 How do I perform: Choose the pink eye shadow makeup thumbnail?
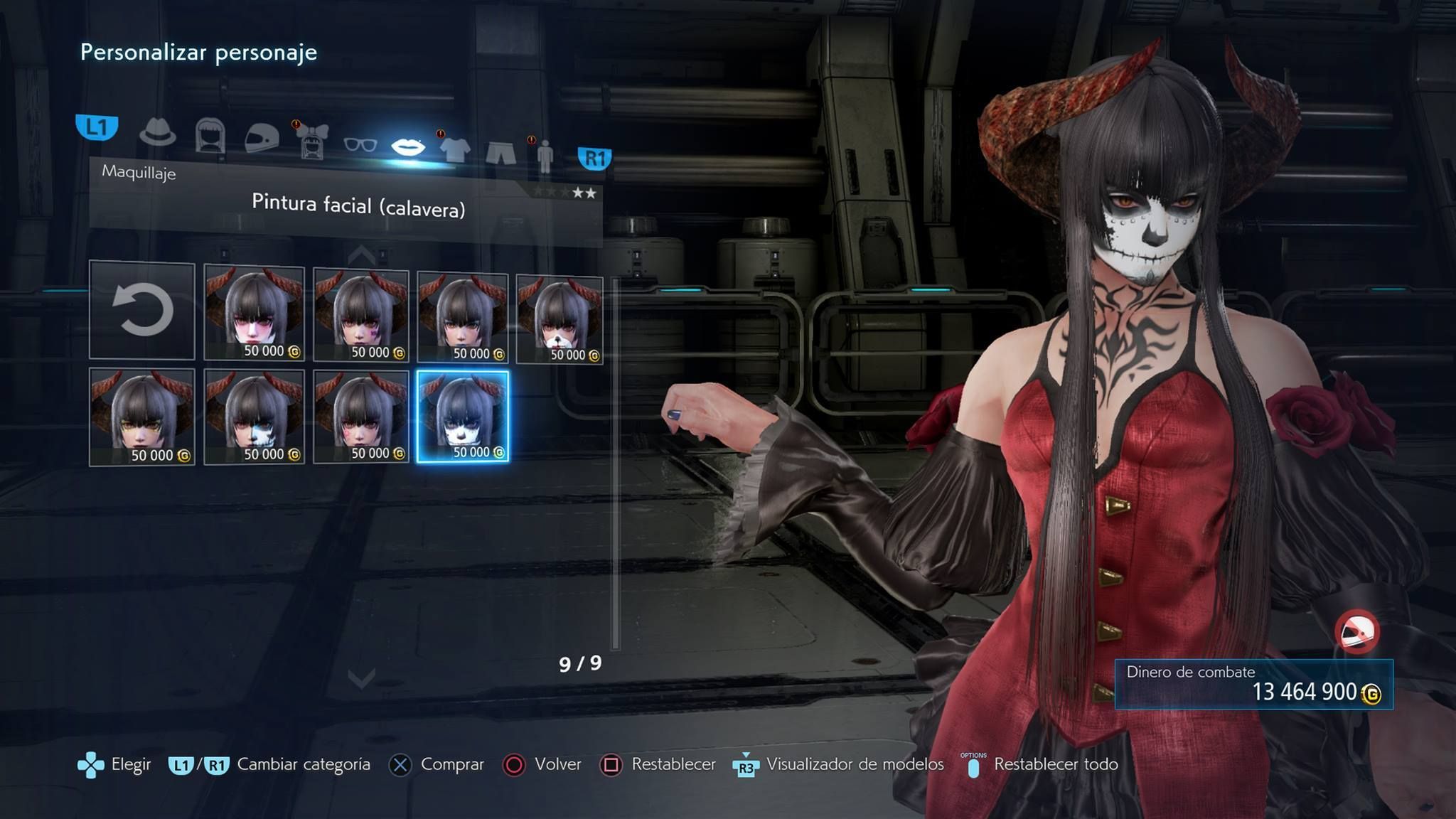coord(254,313)
